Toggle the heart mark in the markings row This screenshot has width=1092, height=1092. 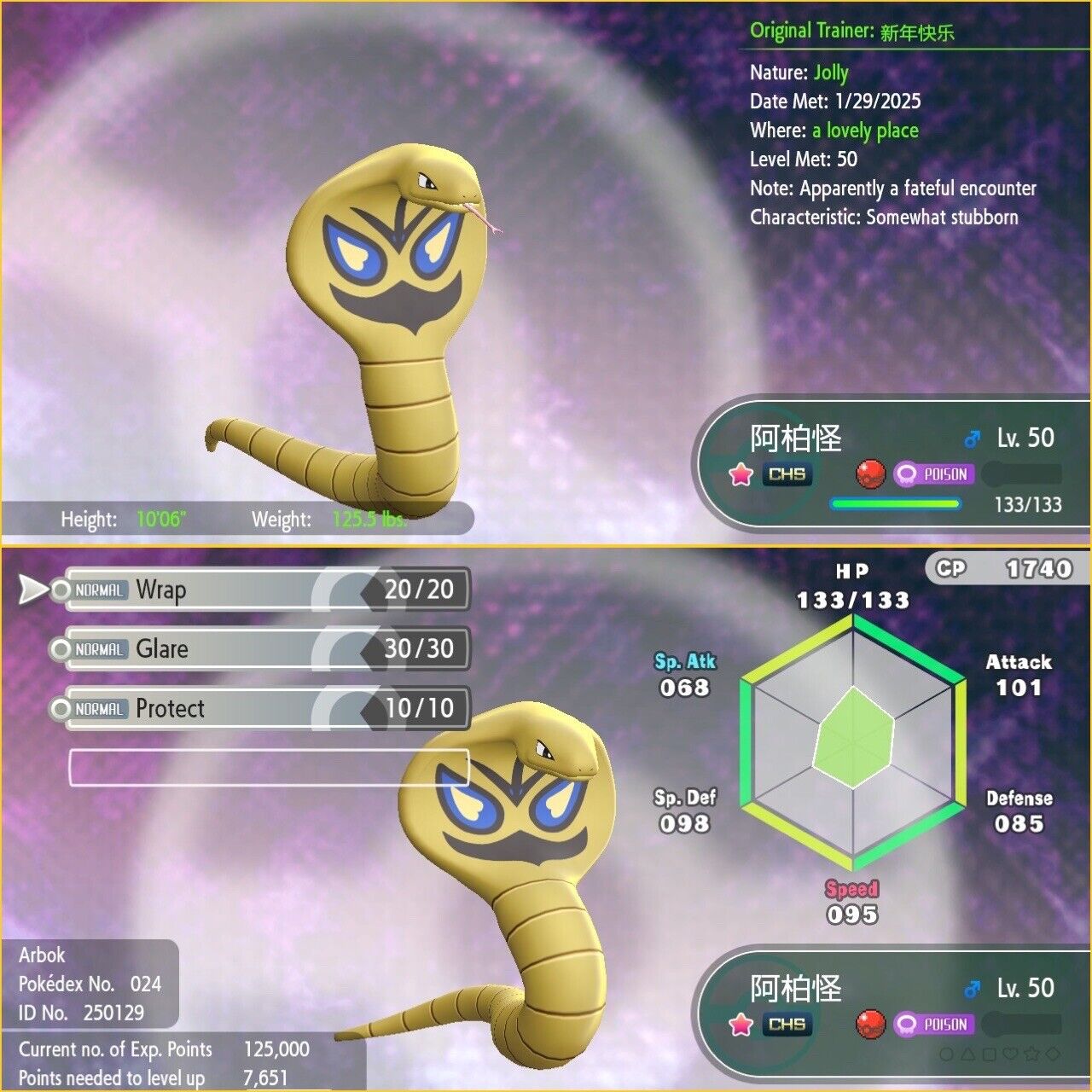coord(1010,1054)
